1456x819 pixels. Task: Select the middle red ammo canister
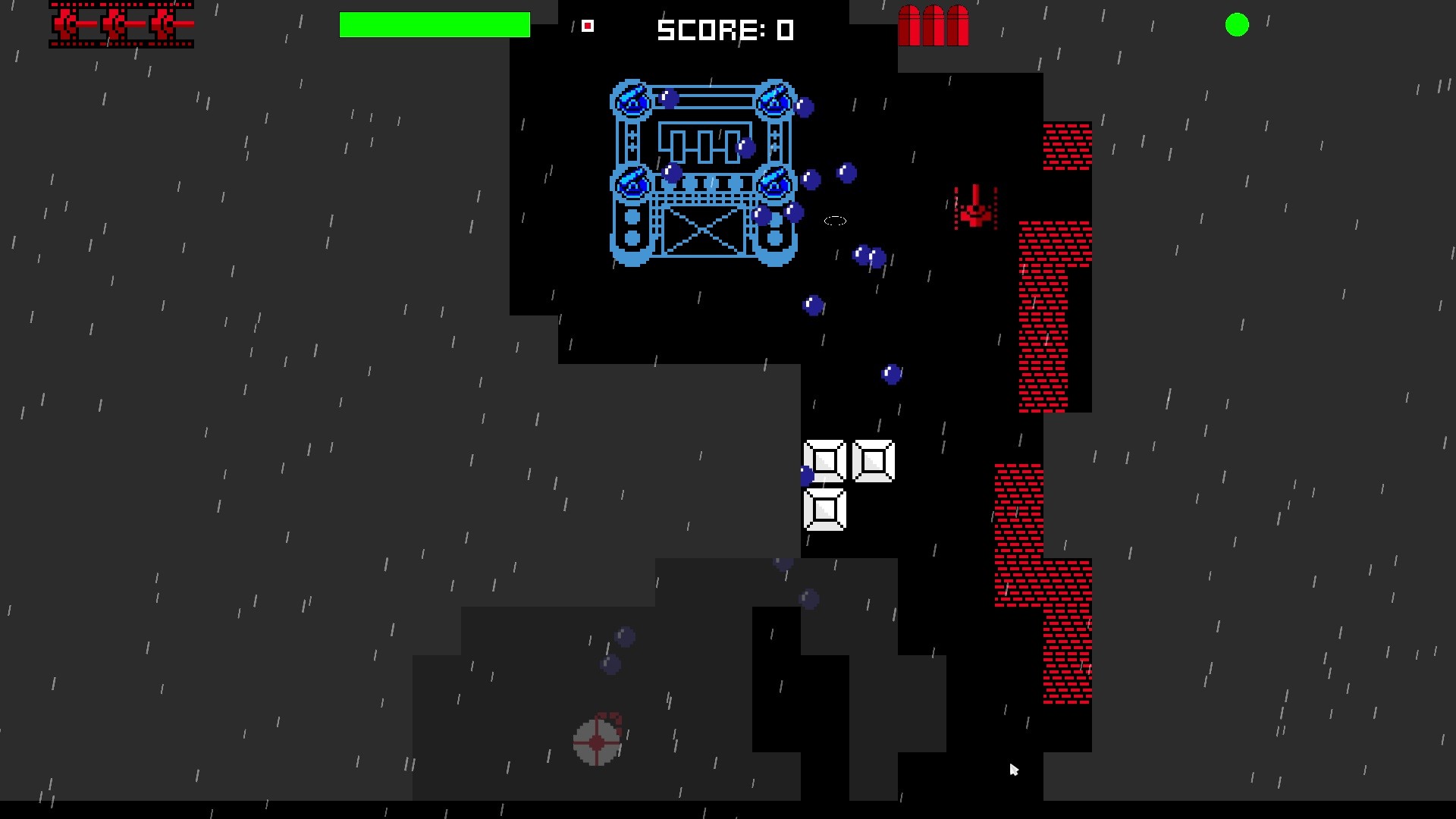(x=934, y=27)
